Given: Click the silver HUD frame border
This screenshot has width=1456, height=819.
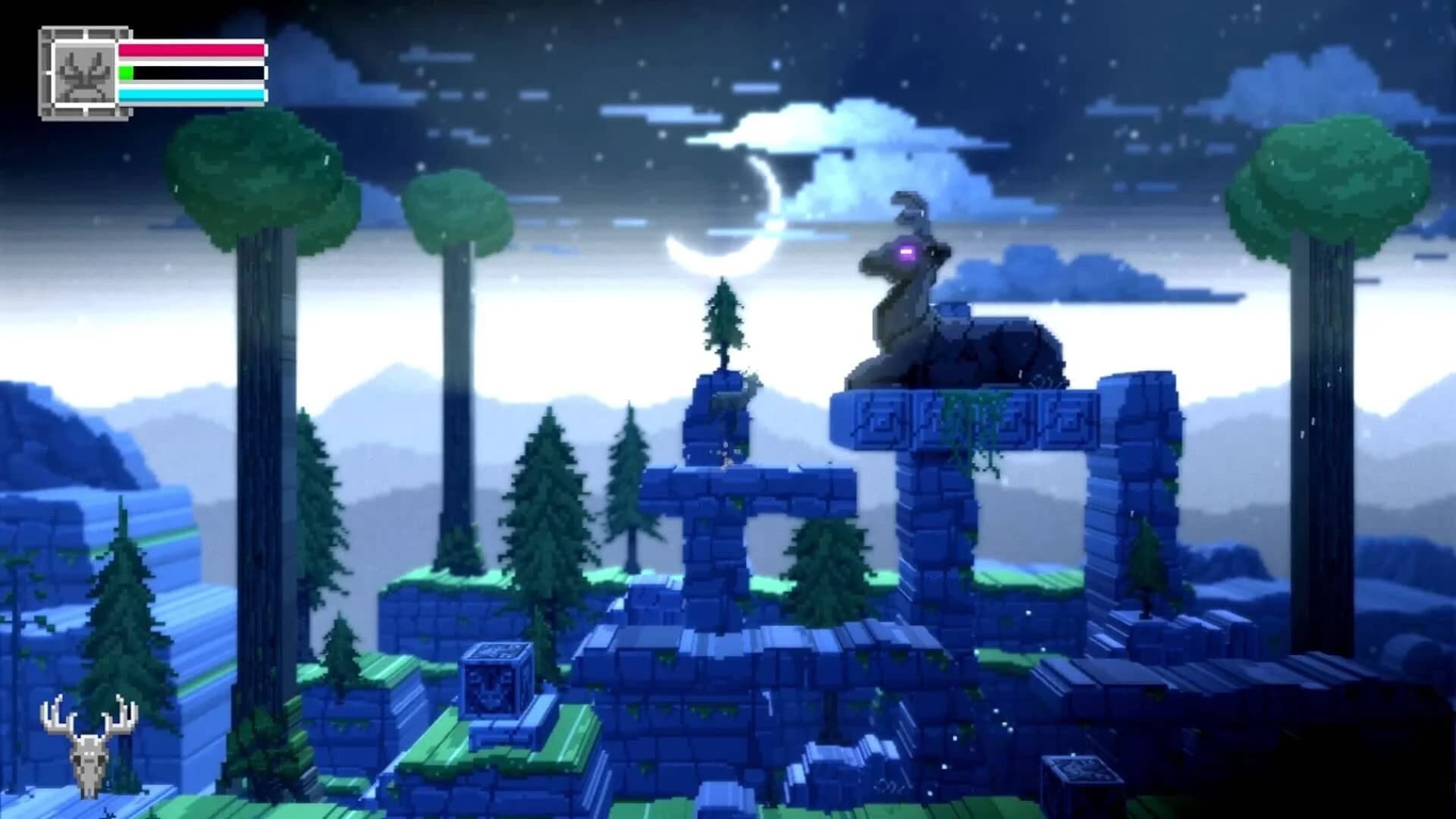Looking at the screenshot, I should [x=48, y=72].
